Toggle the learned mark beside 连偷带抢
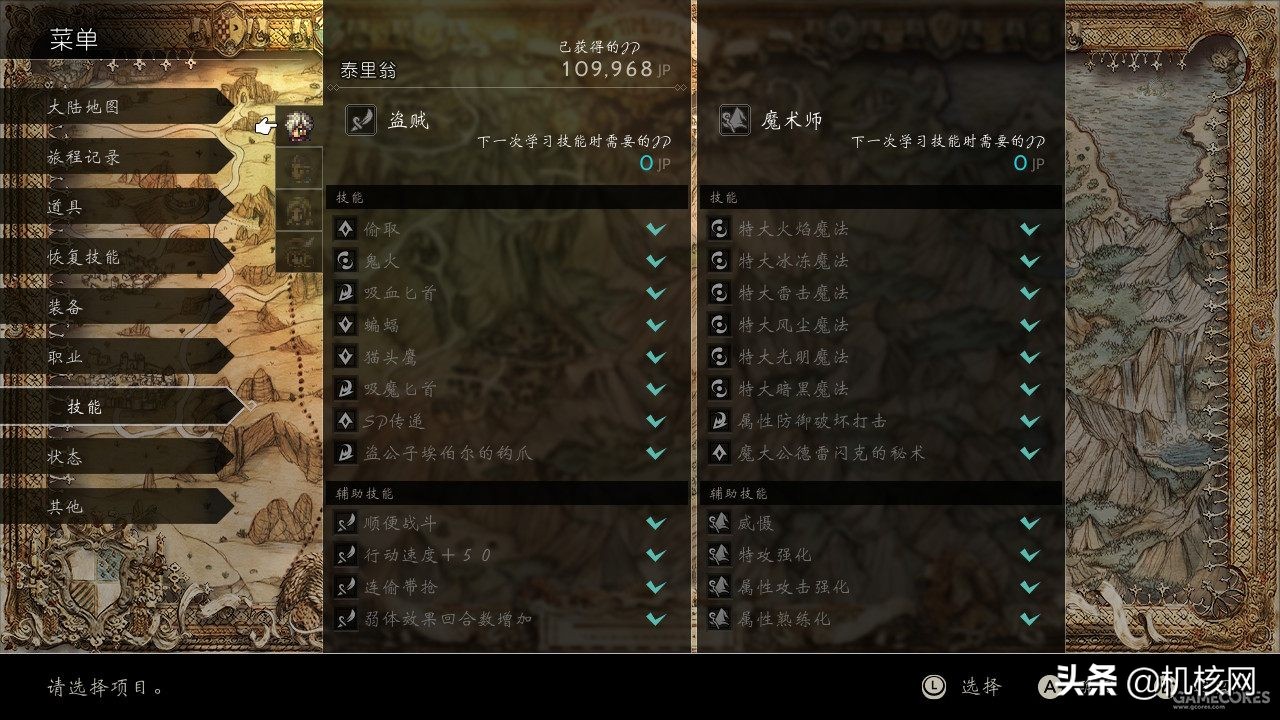Screen dimensions: 1280x720 tap(657, 587)
